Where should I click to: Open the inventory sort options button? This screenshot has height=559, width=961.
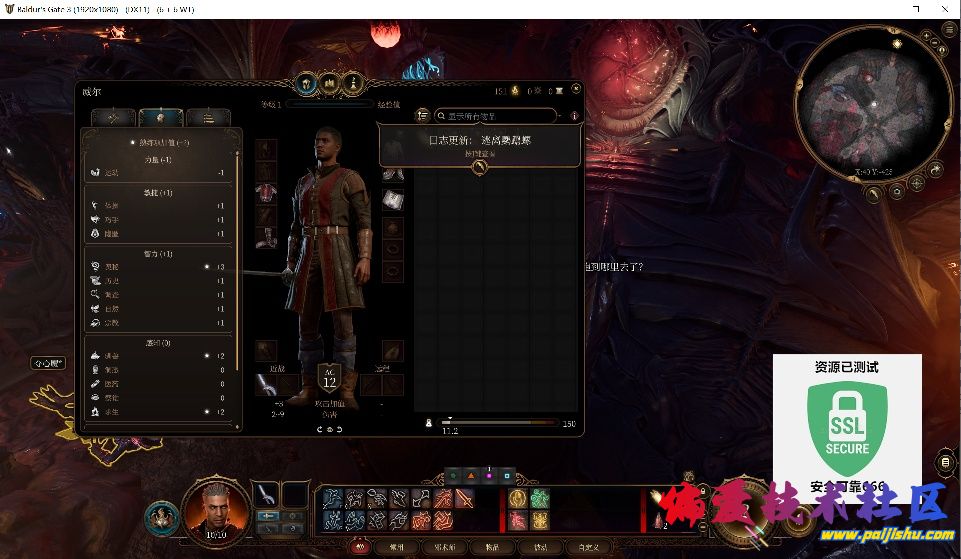point(423,116)
